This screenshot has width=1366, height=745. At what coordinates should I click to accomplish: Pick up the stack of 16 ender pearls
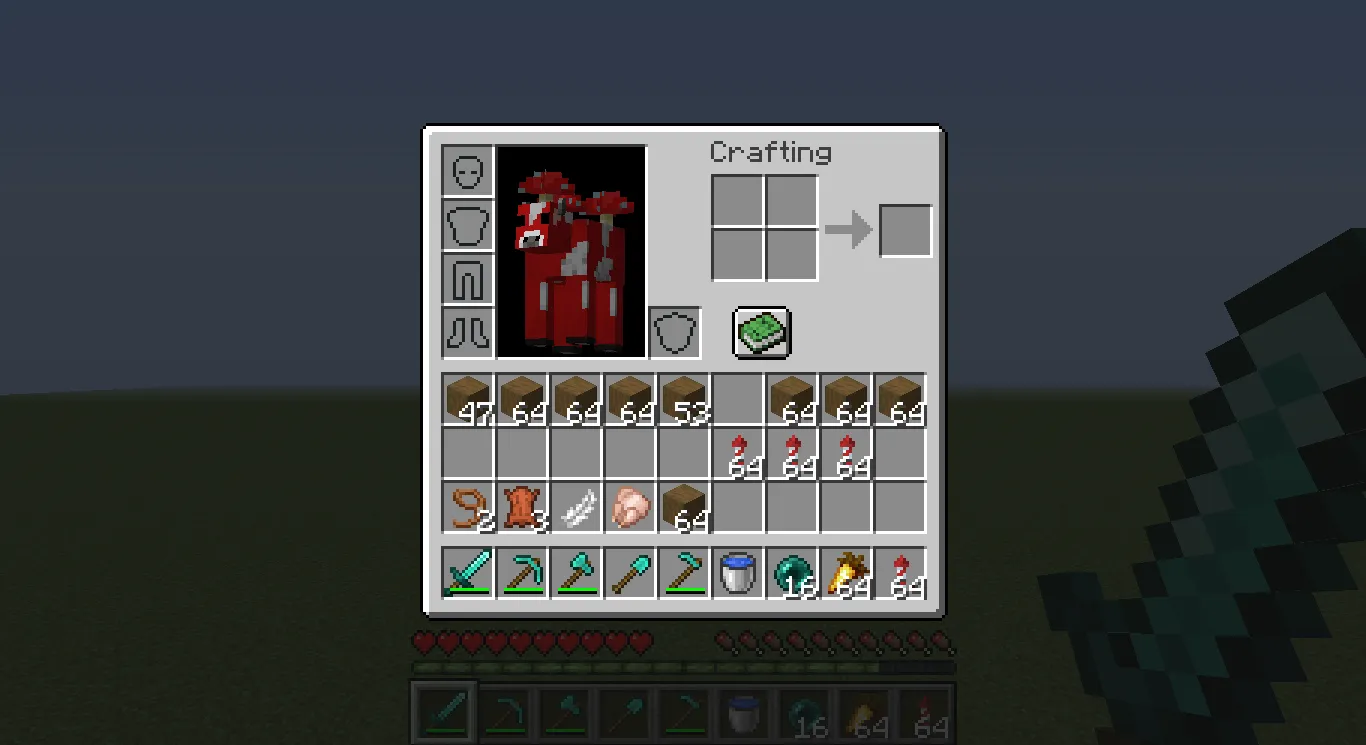(x=792, y=572)
